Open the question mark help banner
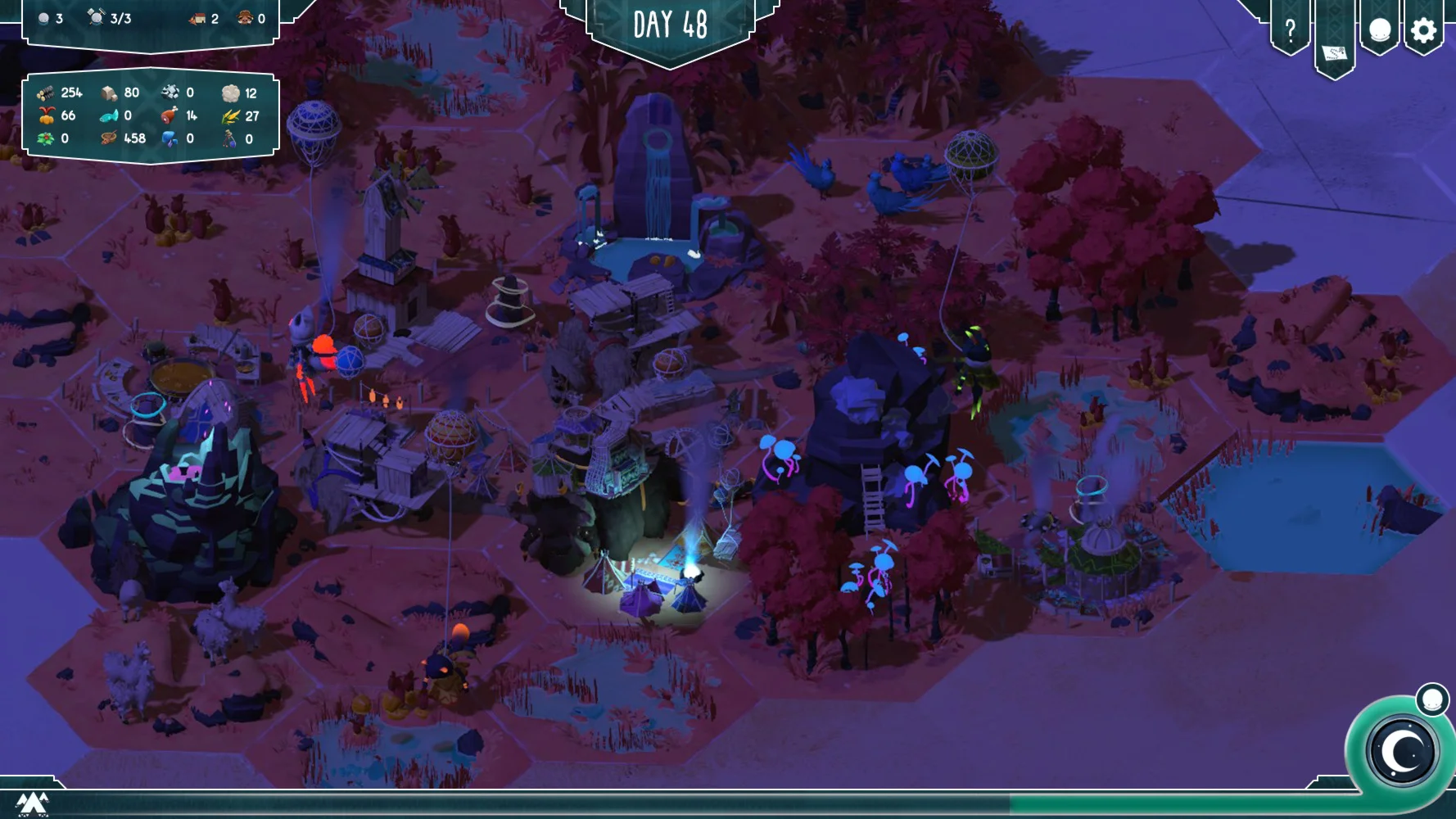Image resolution: width=1456 pixels, height=819 pixels. [1290, 30]
